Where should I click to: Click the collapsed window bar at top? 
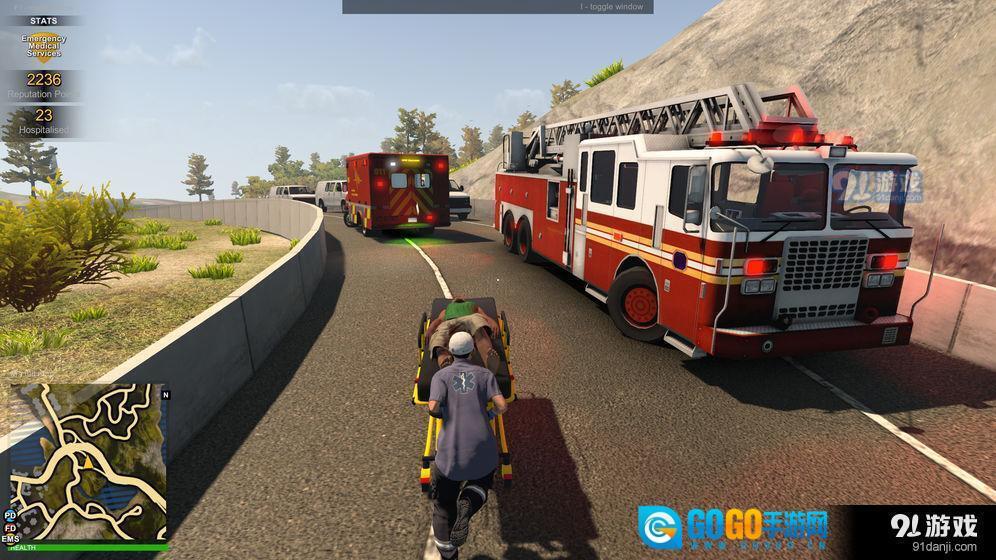[497, 7]
